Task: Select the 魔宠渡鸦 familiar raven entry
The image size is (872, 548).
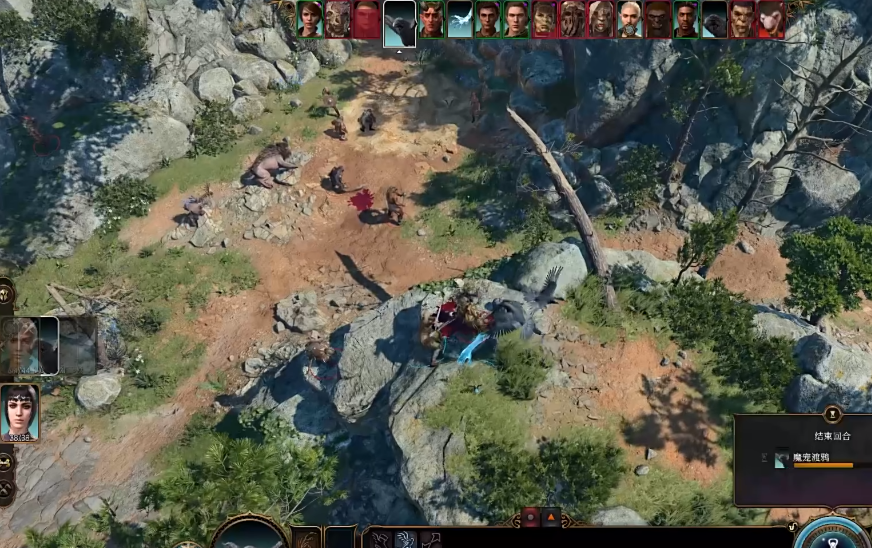Action: (x=810, y=458)
